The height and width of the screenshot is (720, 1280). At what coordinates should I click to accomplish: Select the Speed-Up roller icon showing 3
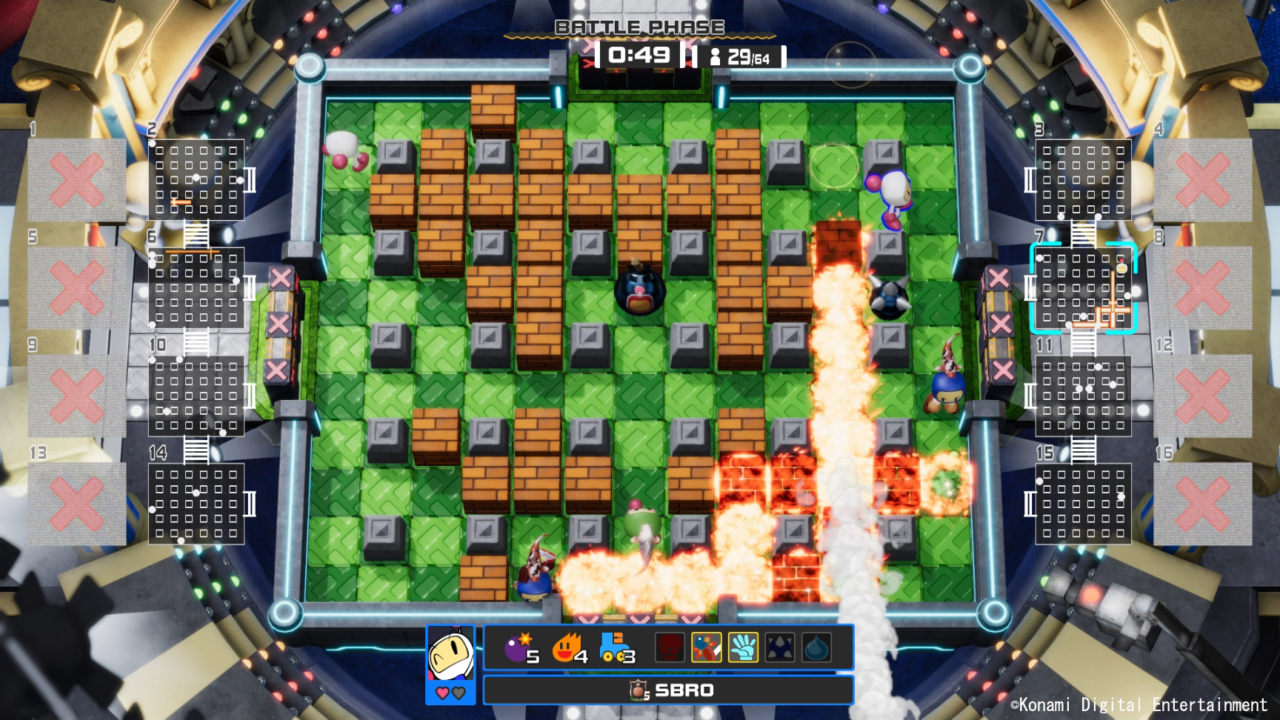[x=616, y=649]
